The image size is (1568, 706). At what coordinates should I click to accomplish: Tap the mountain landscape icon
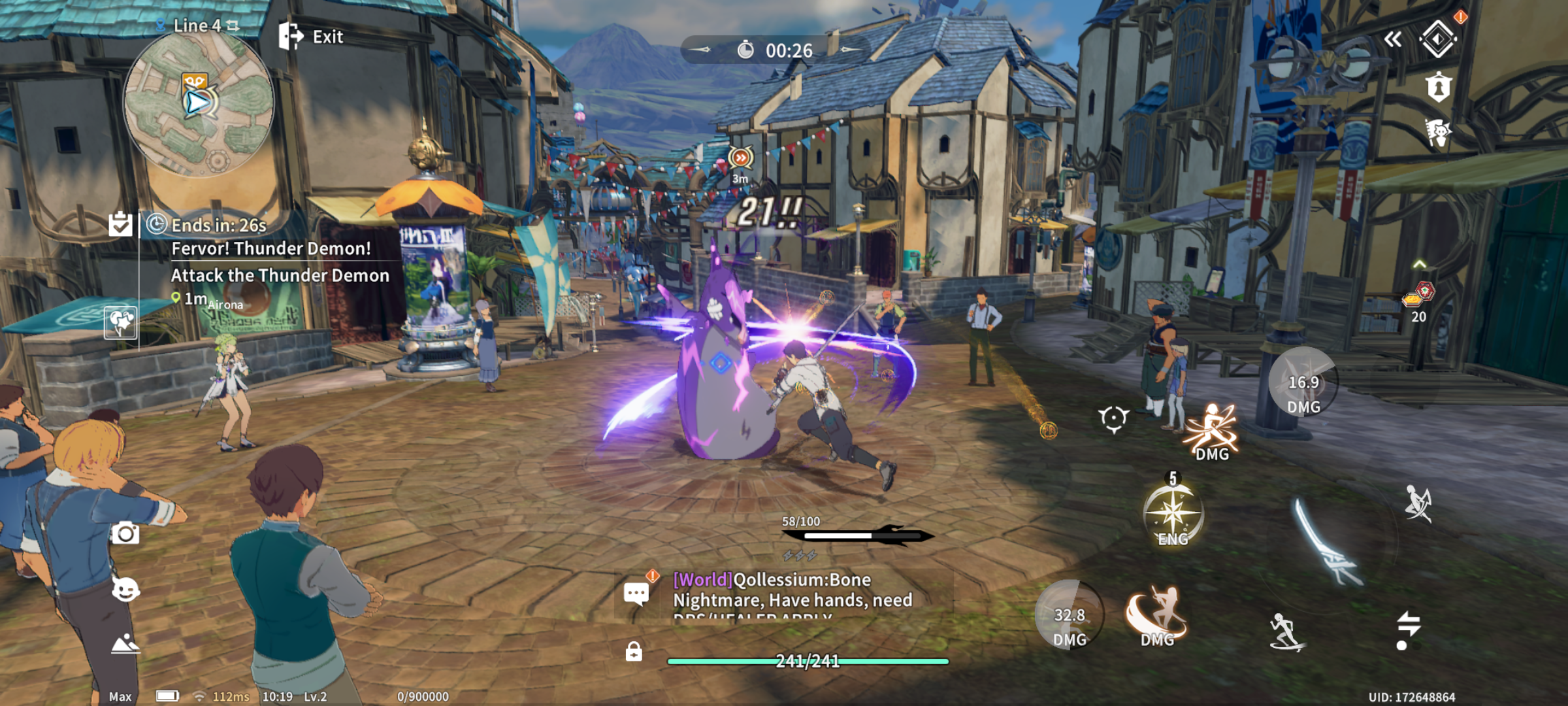125,645
